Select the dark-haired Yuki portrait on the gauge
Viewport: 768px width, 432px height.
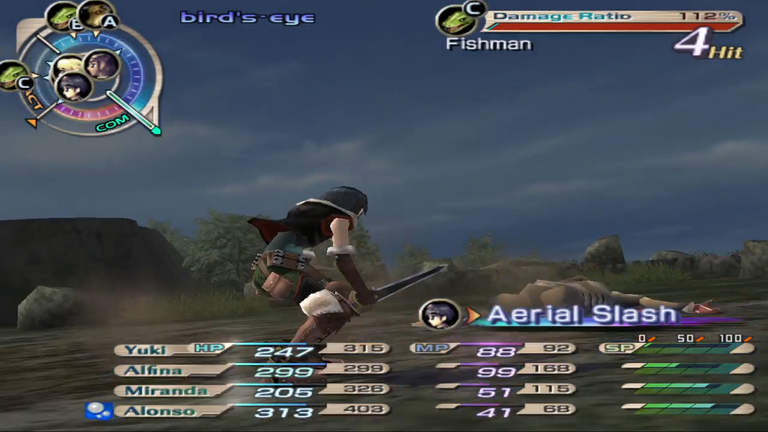point(73,87)
